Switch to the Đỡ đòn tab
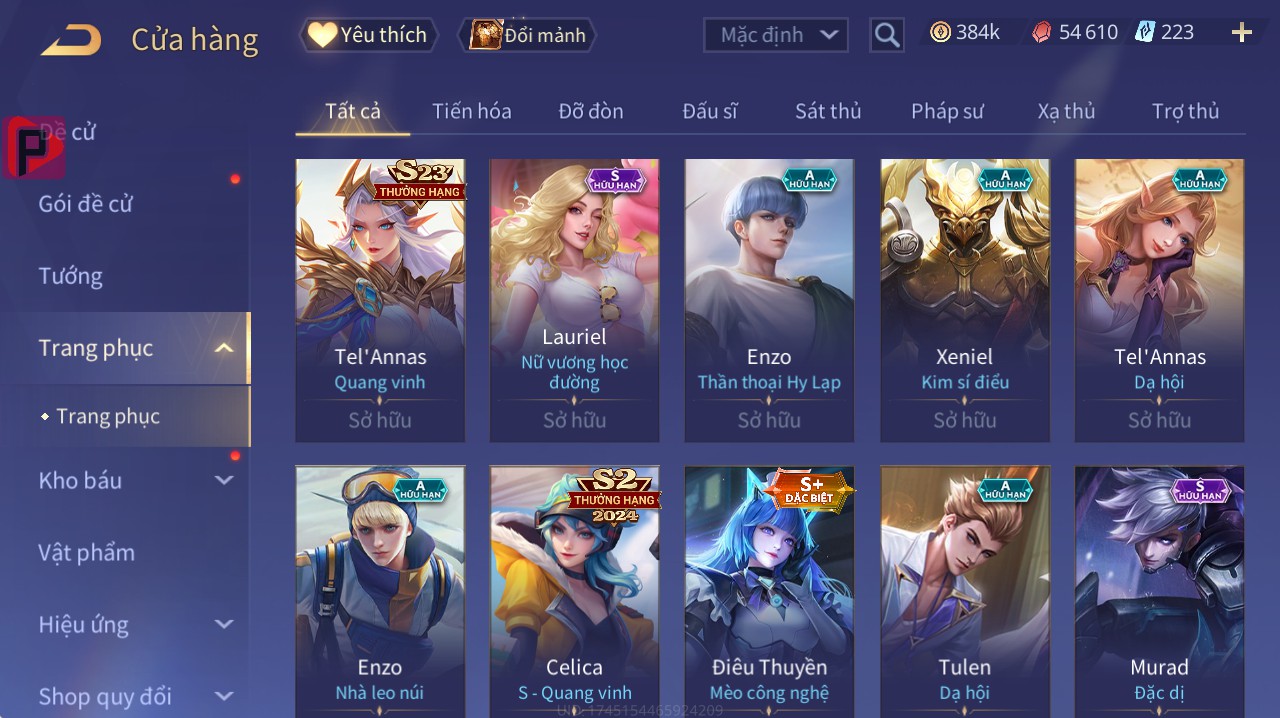Image resolution: width=1280 pixels, height=718 pixels. [590, 111]
